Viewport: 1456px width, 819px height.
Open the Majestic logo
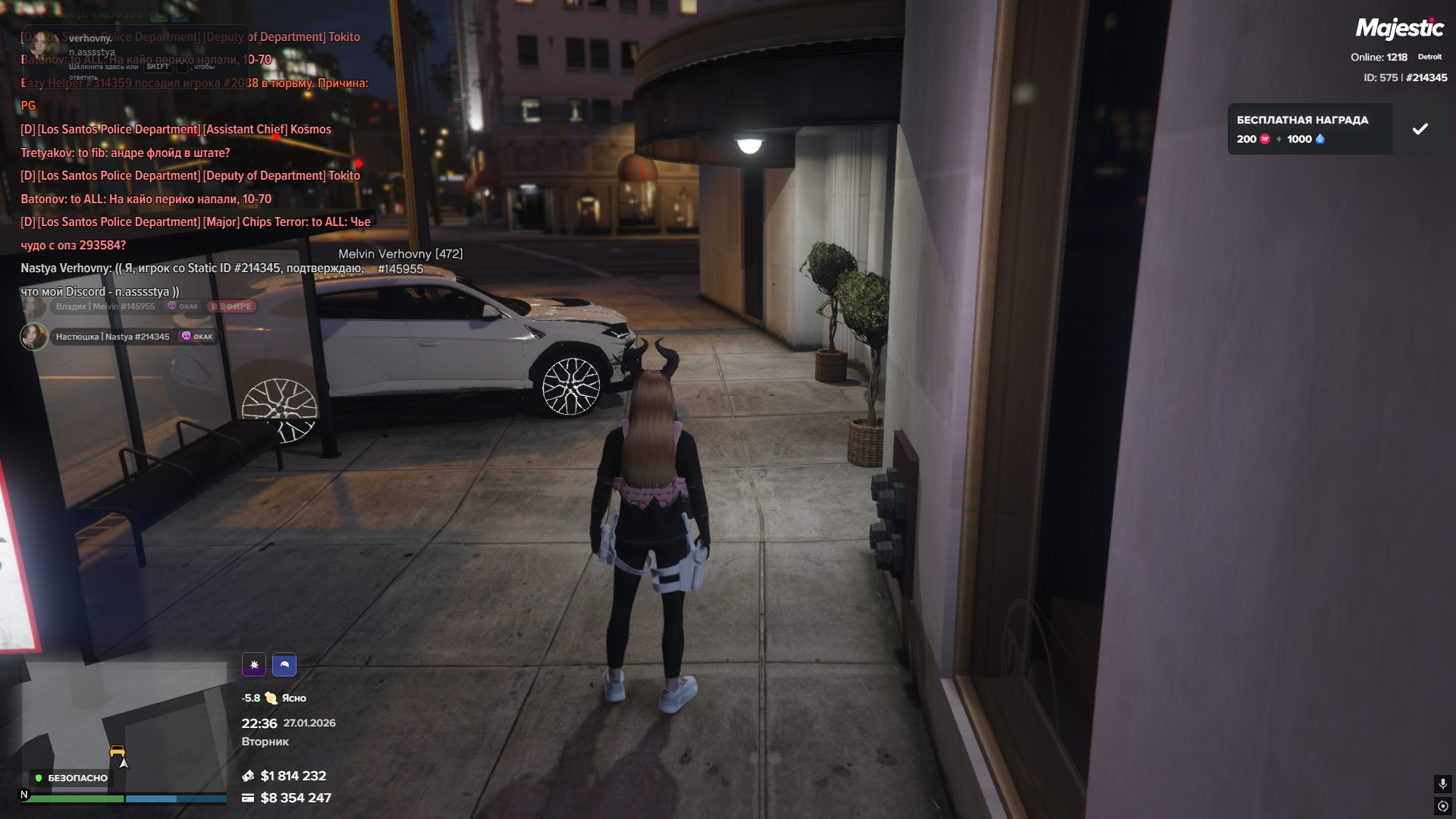click(x=1399, y=29)
